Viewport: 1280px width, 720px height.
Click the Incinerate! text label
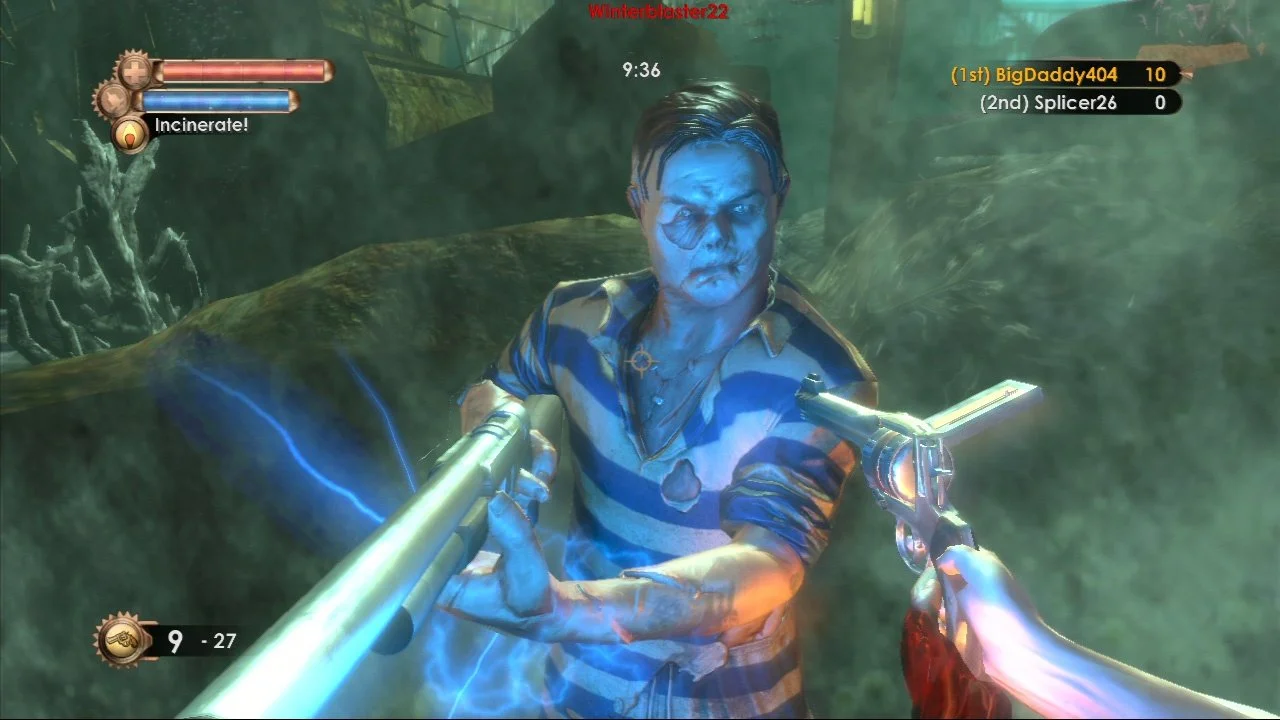202,127
